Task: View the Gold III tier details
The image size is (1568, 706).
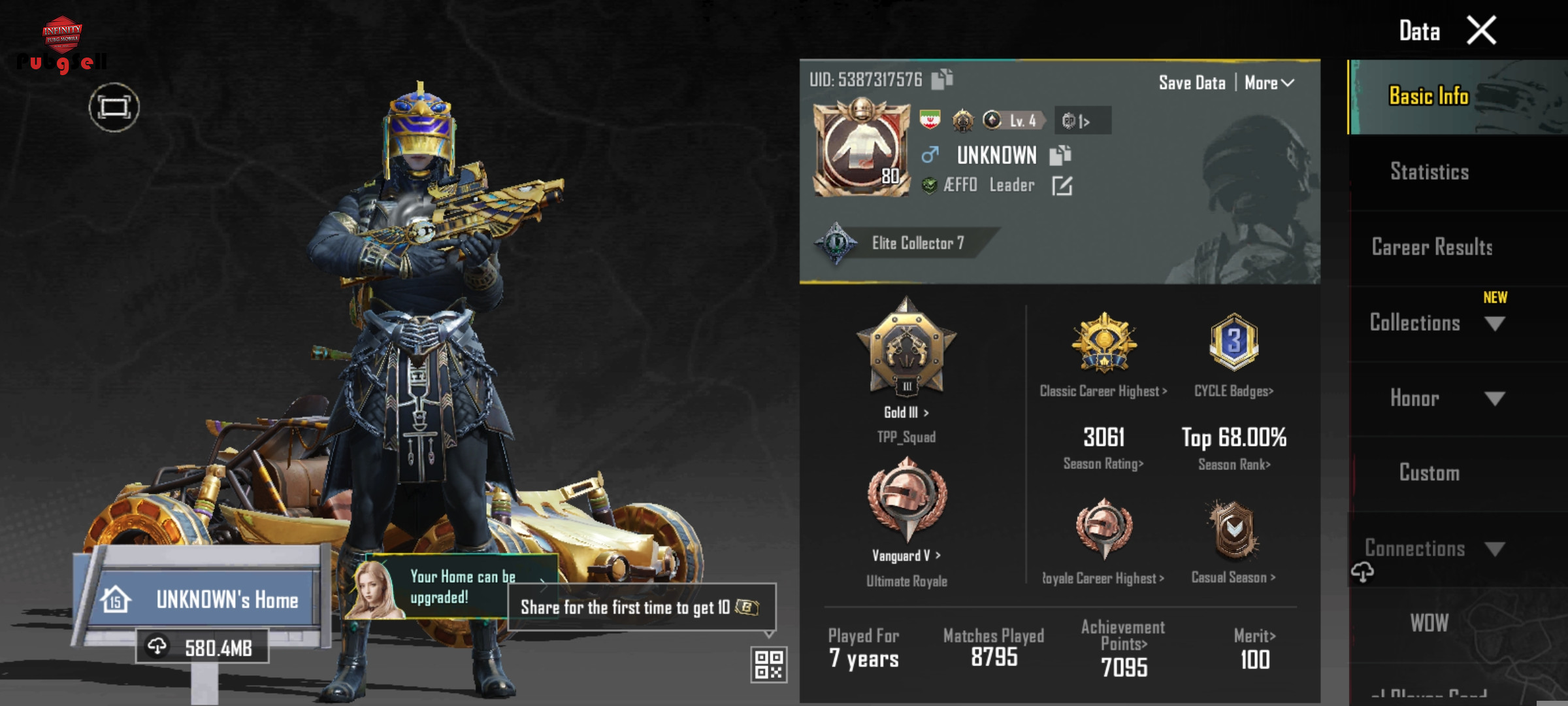Action: pyautogui.click(x=906, y=412)
